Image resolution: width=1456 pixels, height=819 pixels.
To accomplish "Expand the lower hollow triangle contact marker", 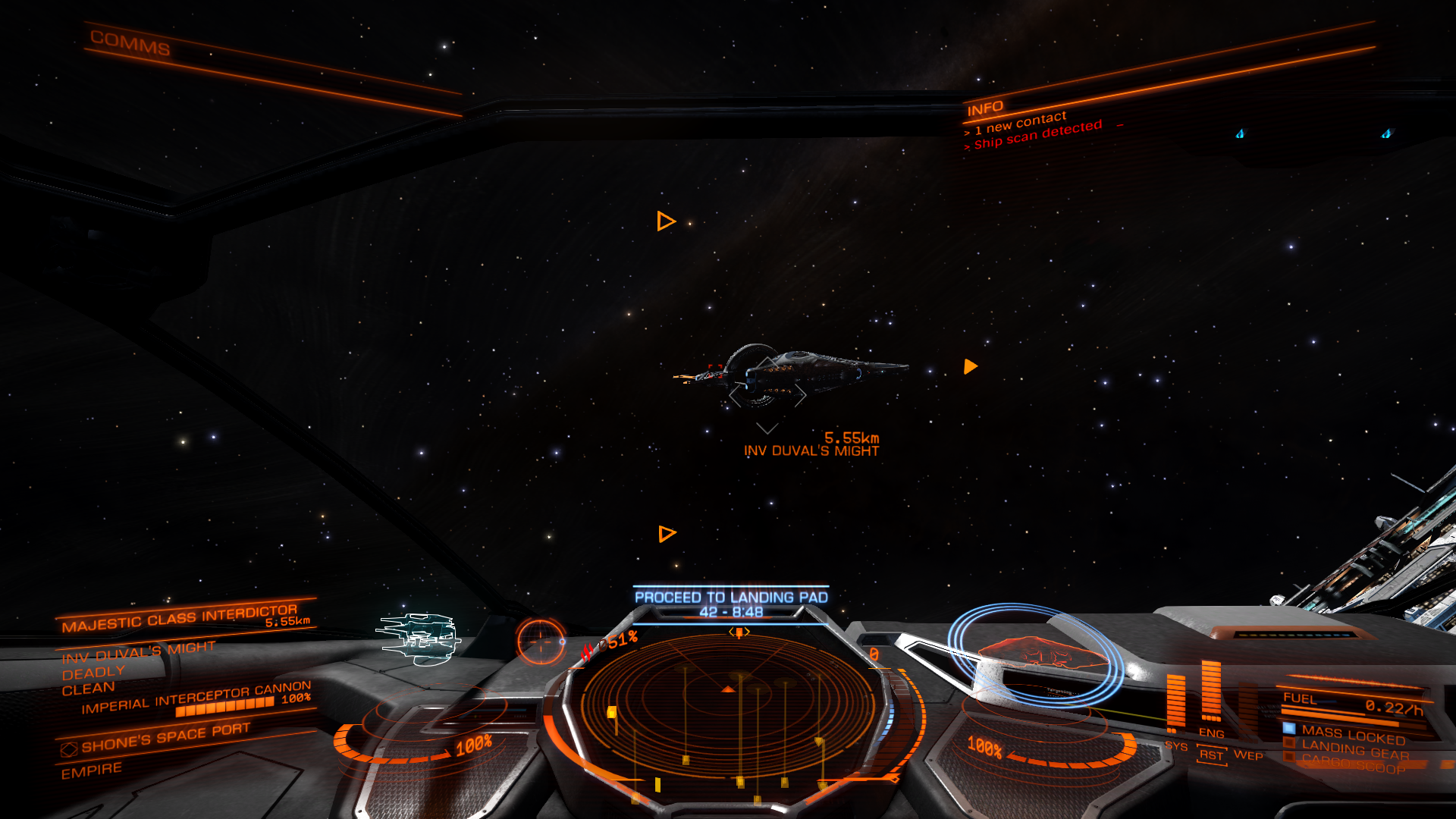I will [667, 533].
